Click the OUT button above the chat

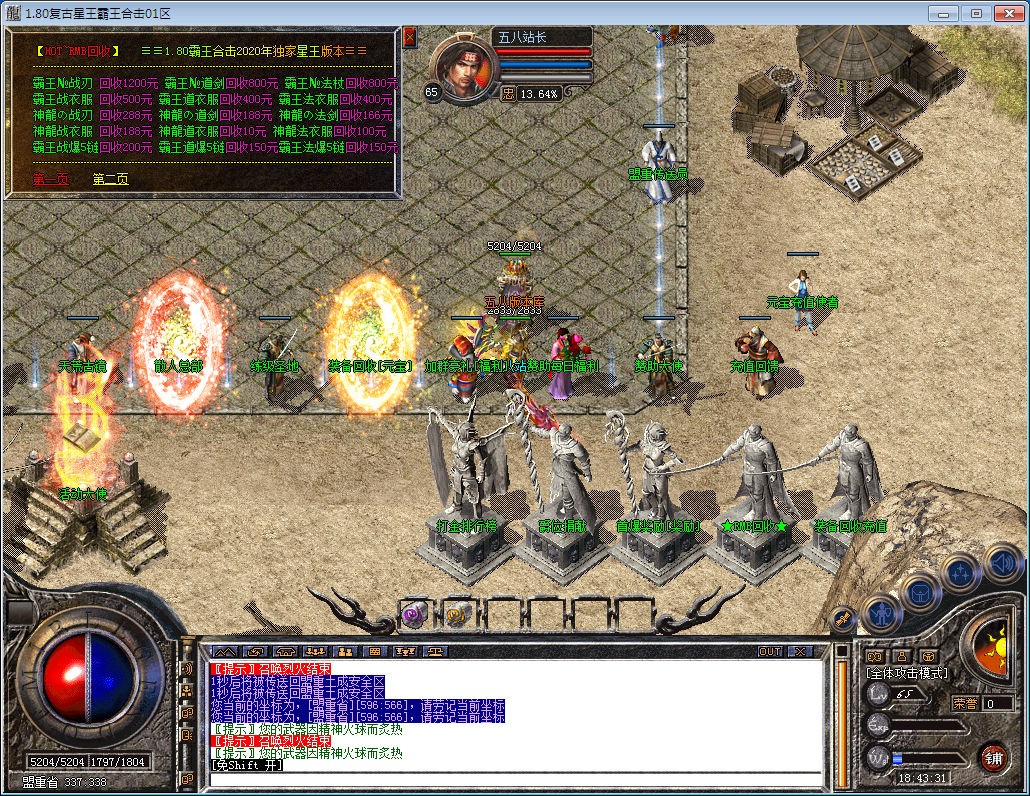pos(770,651)
